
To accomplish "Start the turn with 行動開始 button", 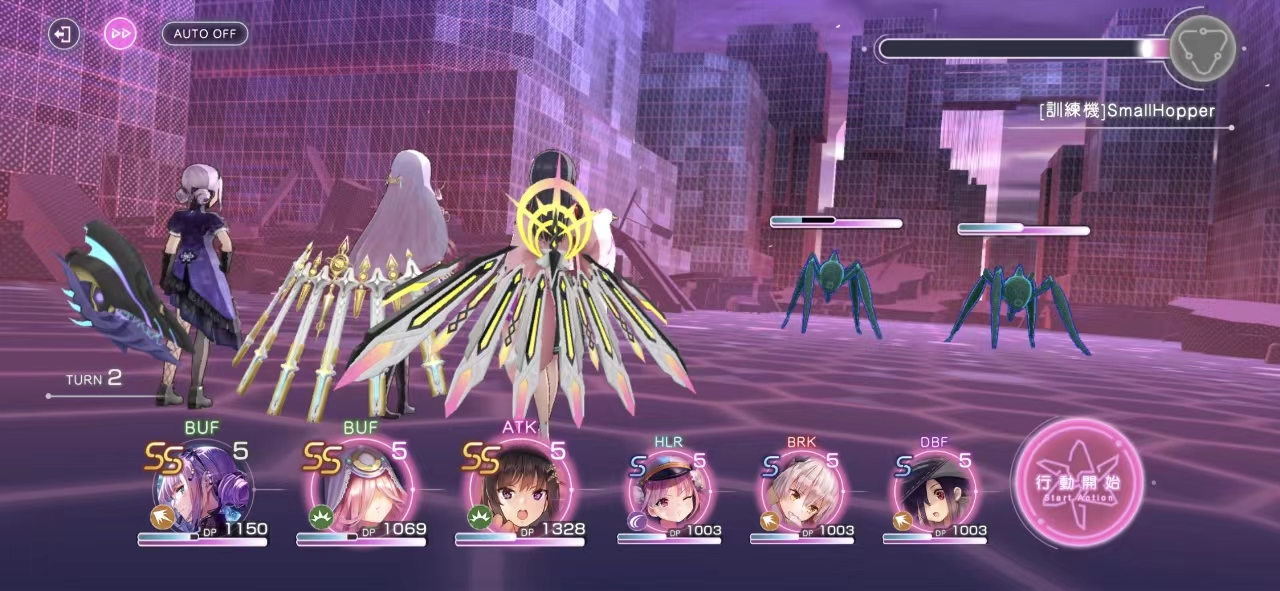I will 1077,483.
